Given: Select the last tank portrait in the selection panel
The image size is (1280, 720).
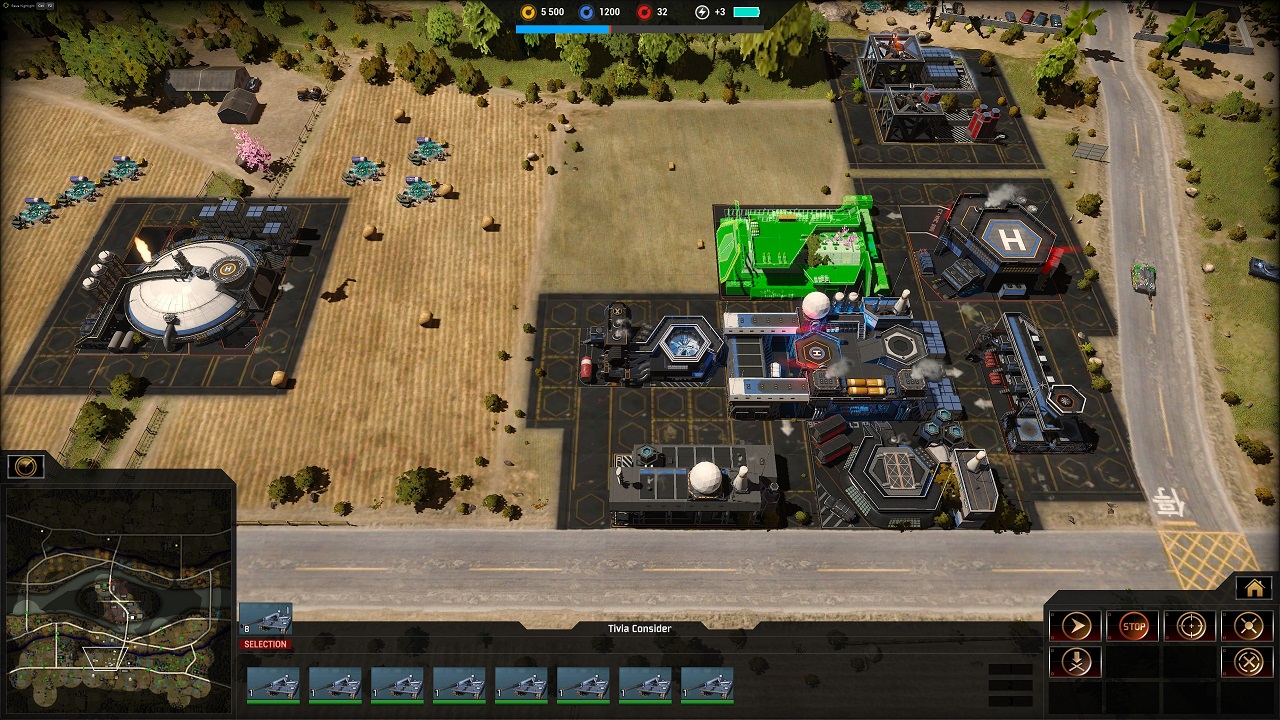Looking at the screenshot, I should point(705,685).
